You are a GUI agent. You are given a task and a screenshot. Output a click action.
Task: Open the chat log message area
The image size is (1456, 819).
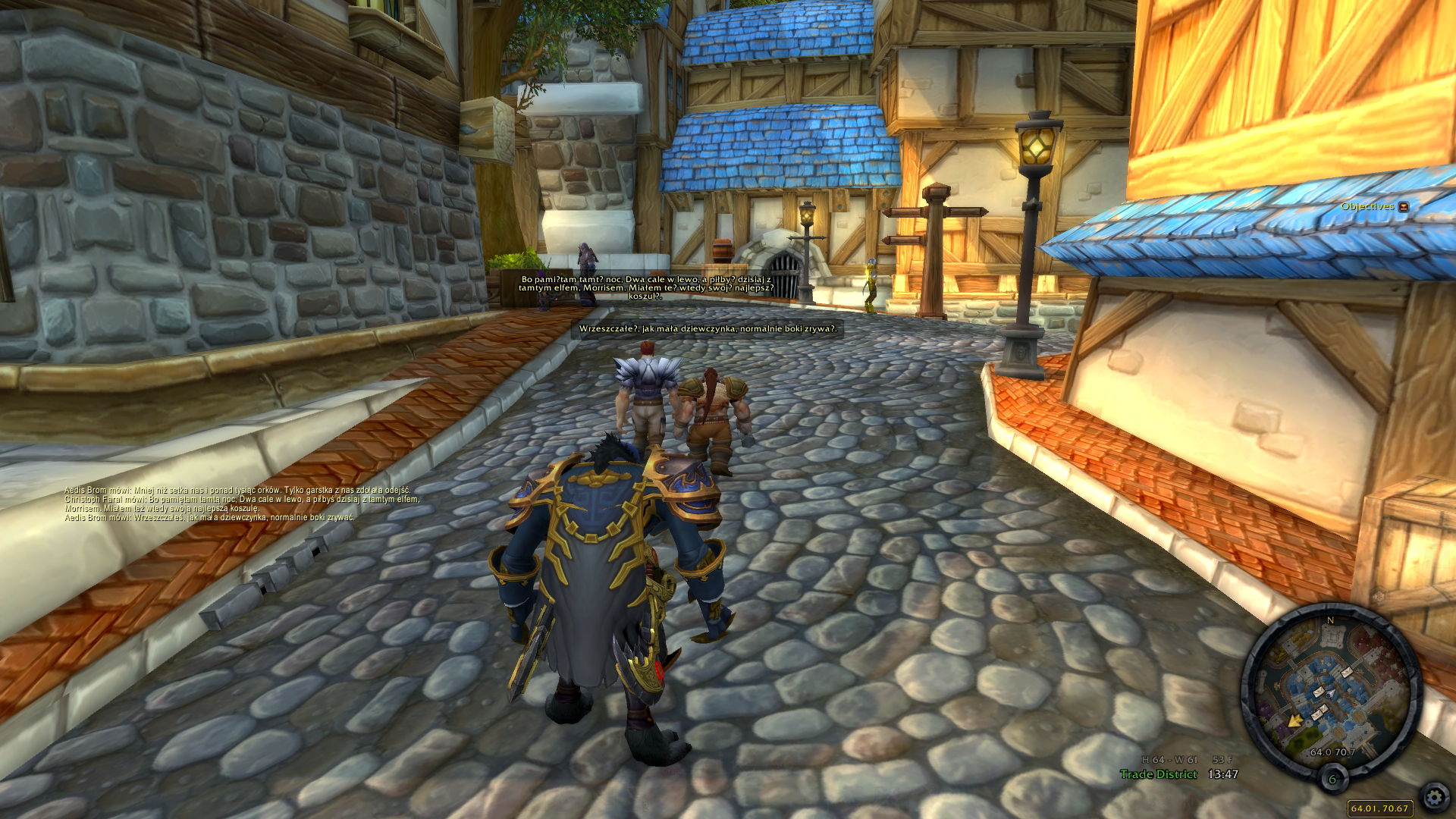point(241,504)
